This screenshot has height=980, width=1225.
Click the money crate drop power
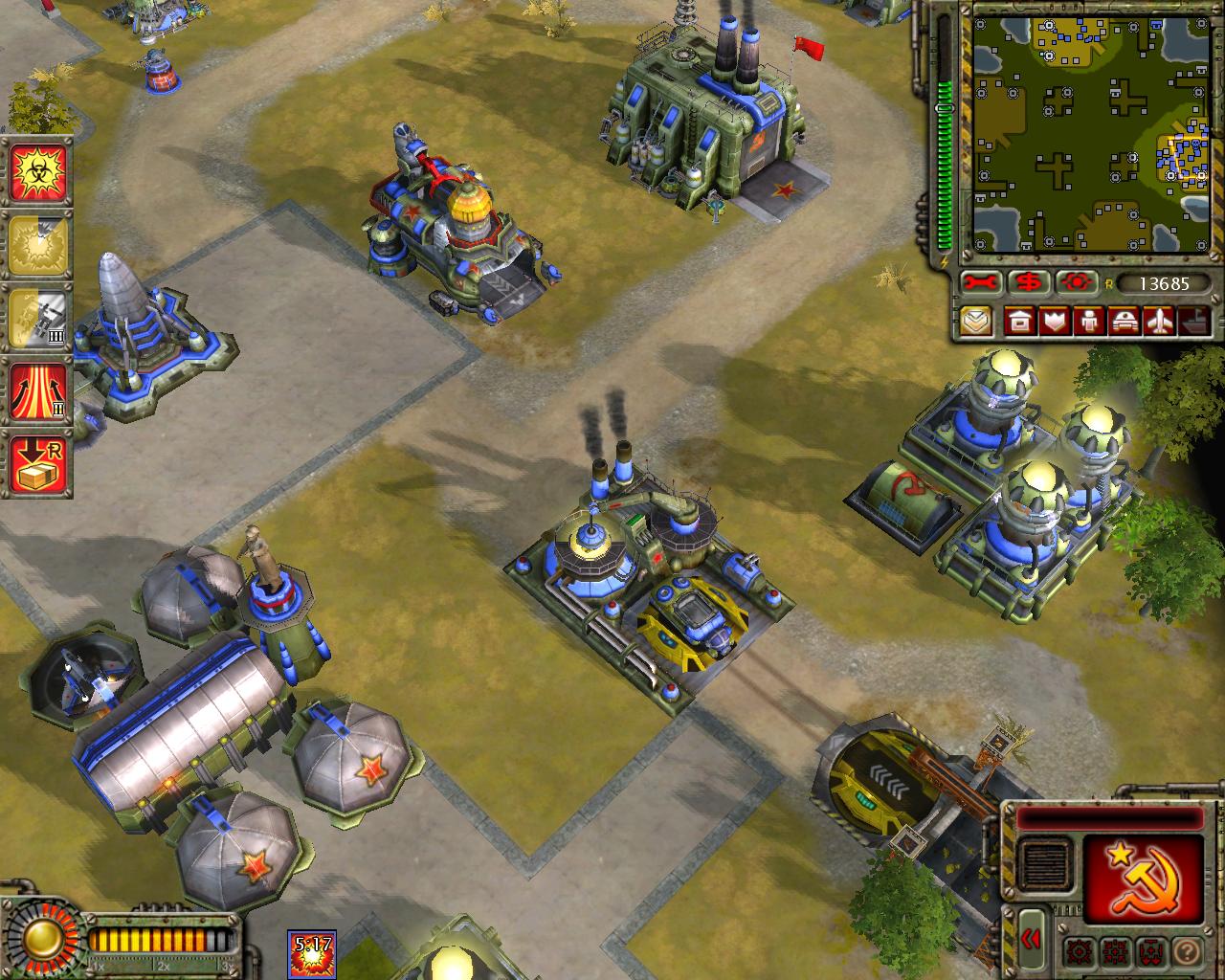39,457
